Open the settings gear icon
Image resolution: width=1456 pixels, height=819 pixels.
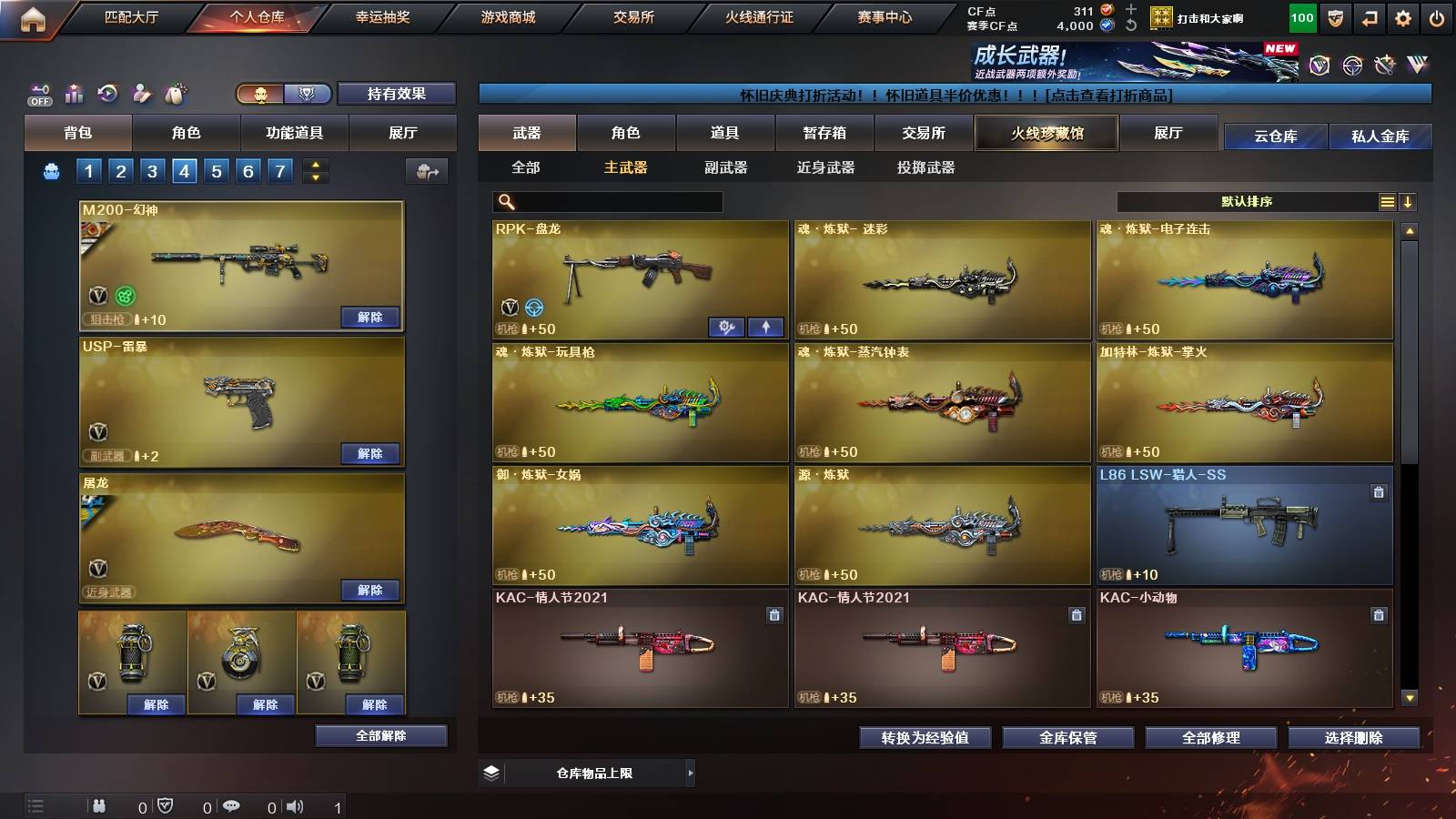coord(1400,16)
